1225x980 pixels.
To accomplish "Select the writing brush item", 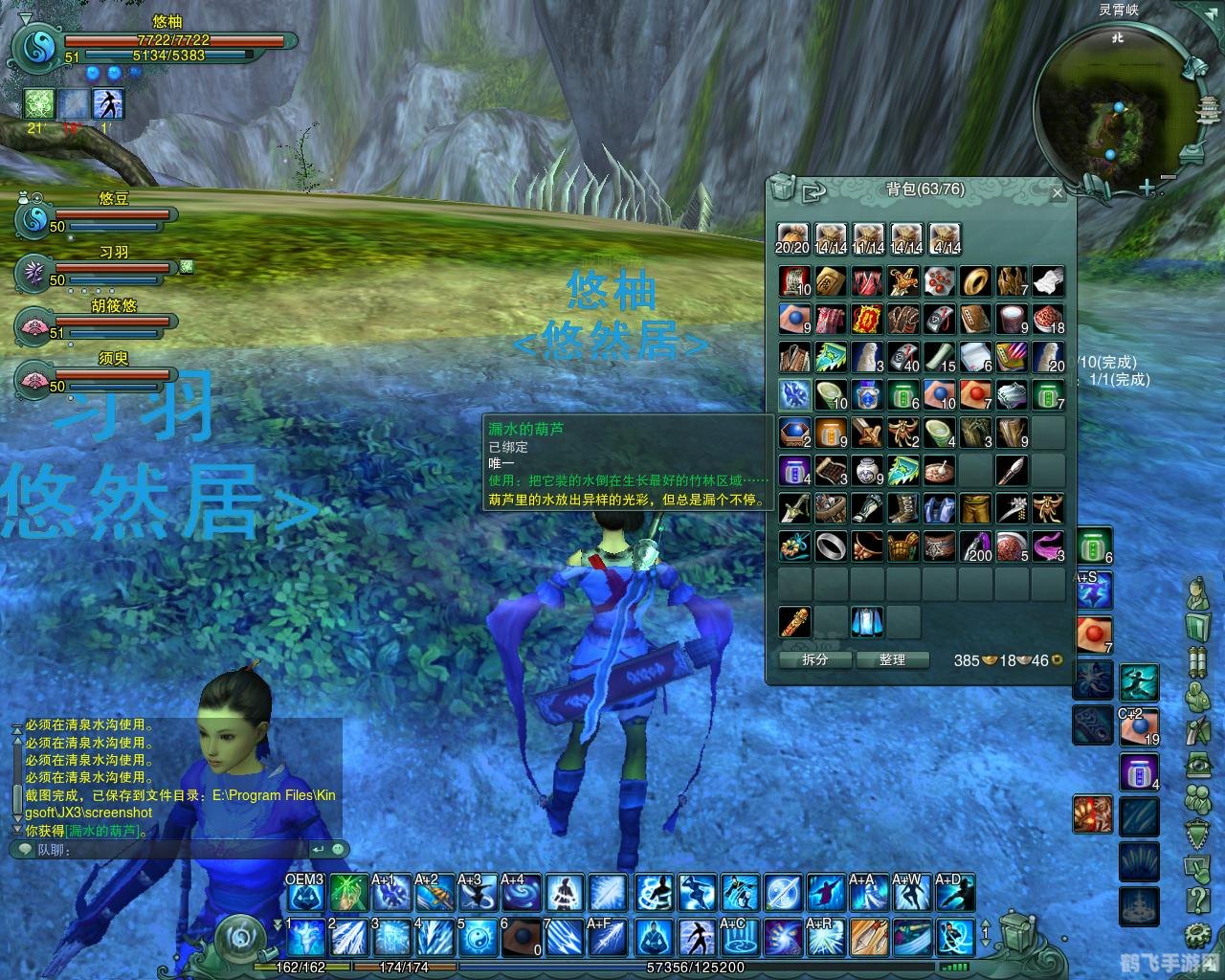I will (x=1012, y=470).
